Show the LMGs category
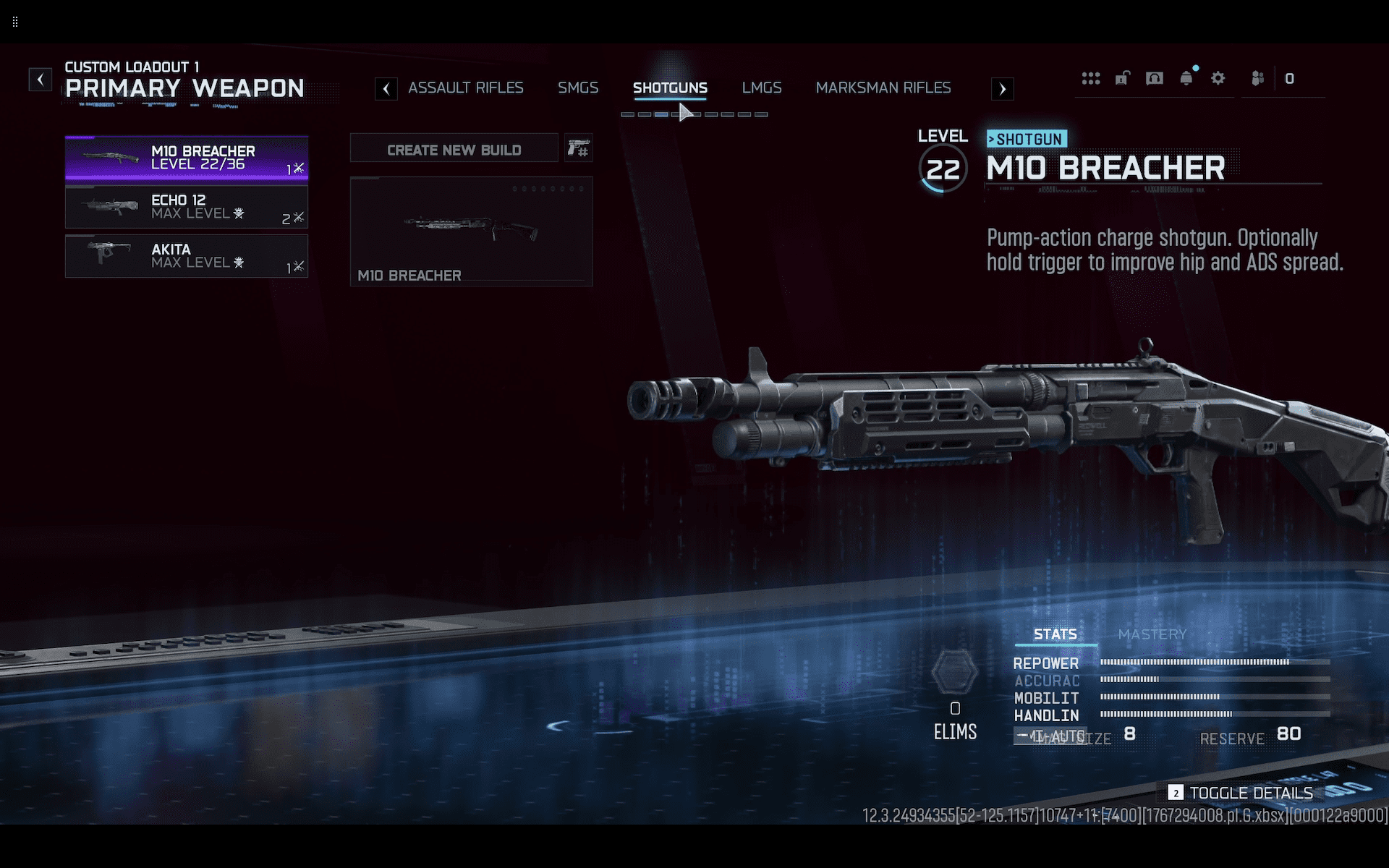Viewport: 1389px width, 868px height. (761, 88)
